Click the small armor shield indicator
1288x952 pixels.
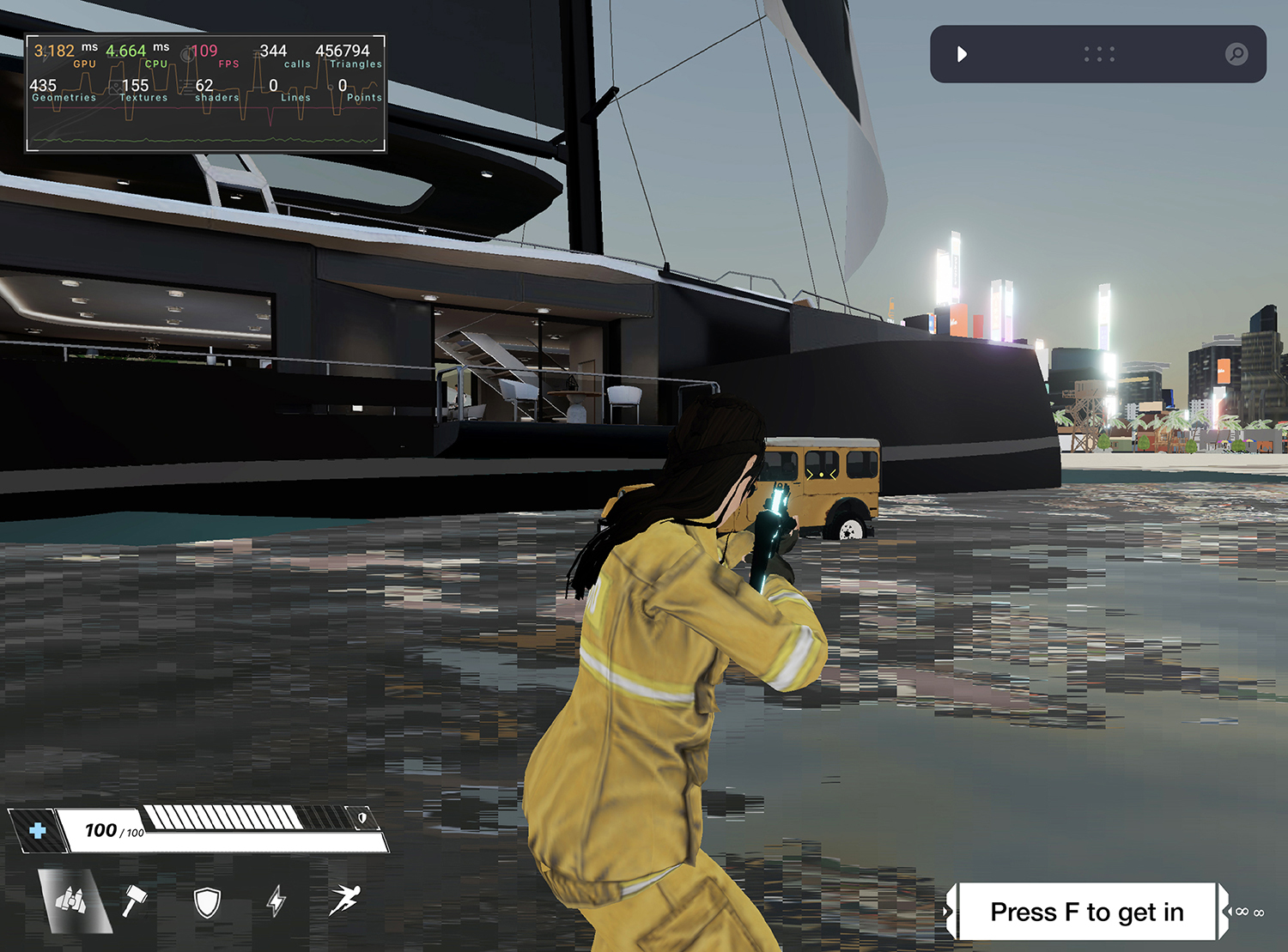tap(362, 818)
